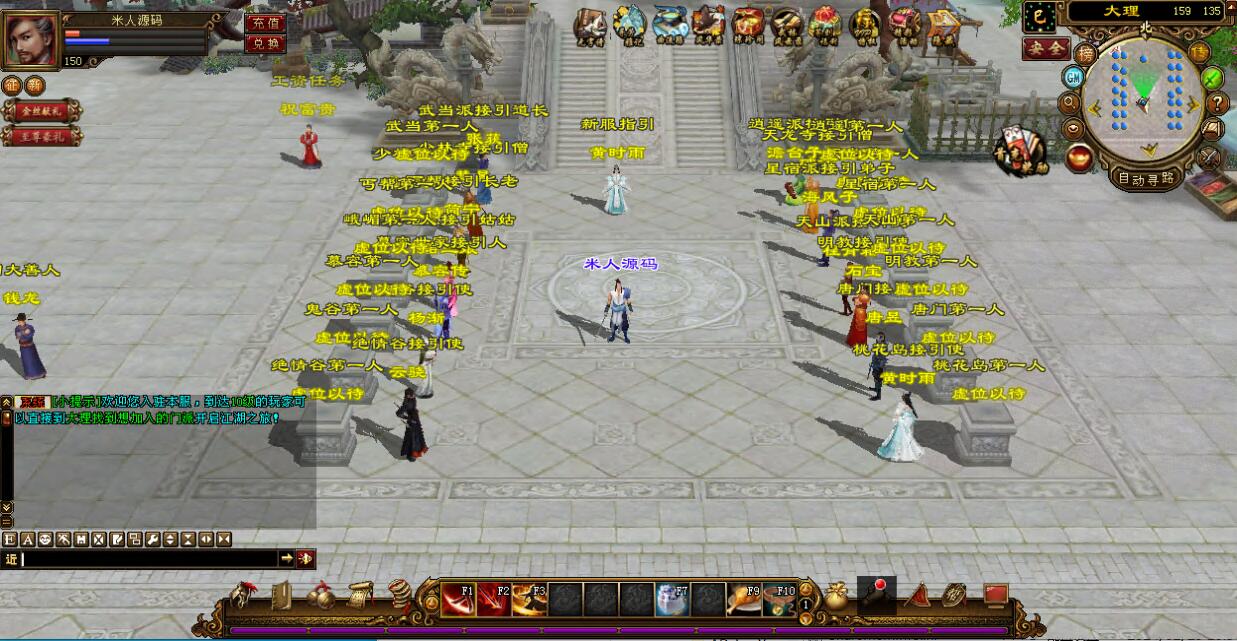The width and height of the screenshot is (1237, 641).
Task: Click the 充值 recharge button
Action: tap(265, 23)
